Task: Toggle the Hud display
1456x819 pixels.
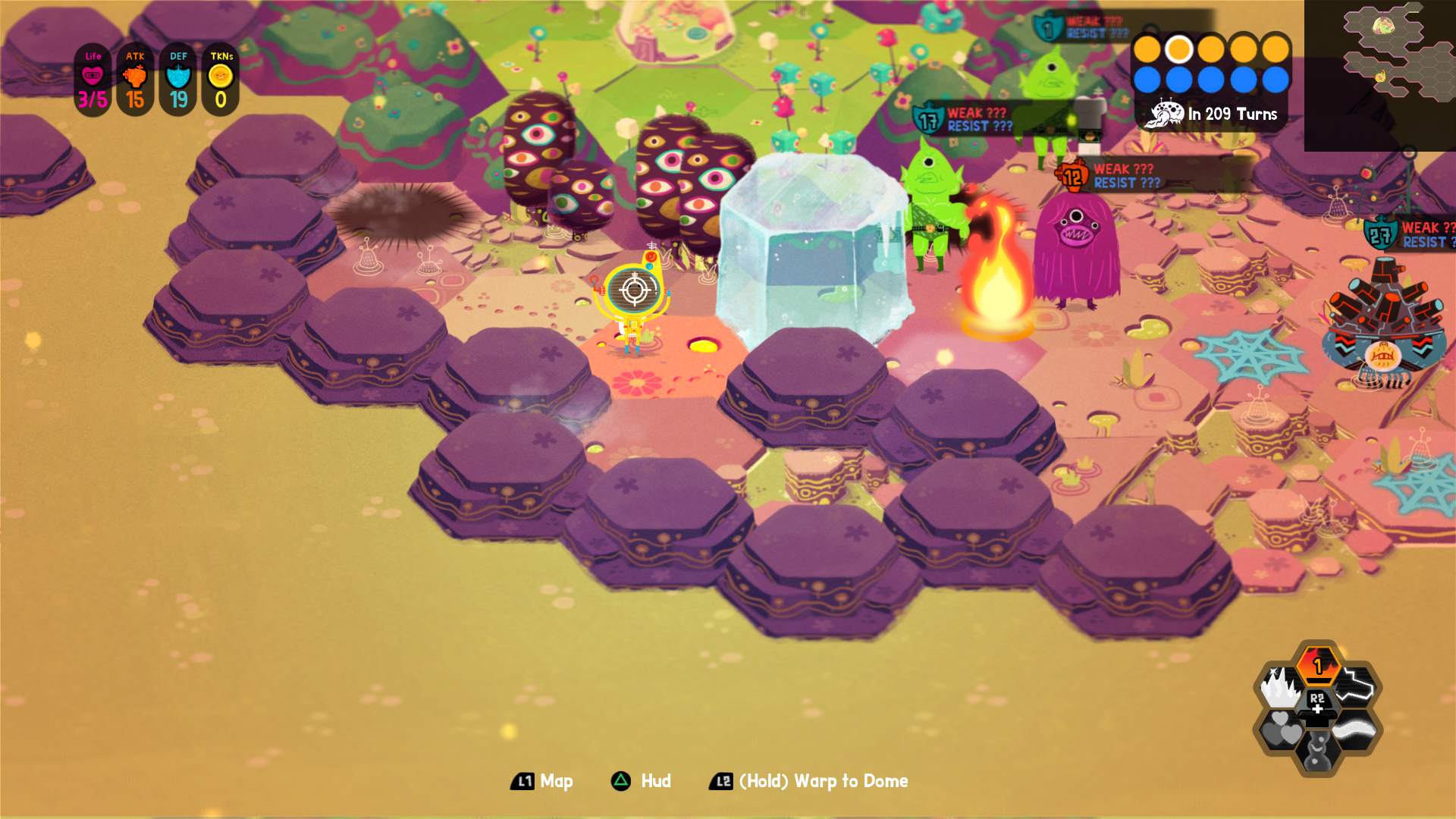Action: click(642, 781)
